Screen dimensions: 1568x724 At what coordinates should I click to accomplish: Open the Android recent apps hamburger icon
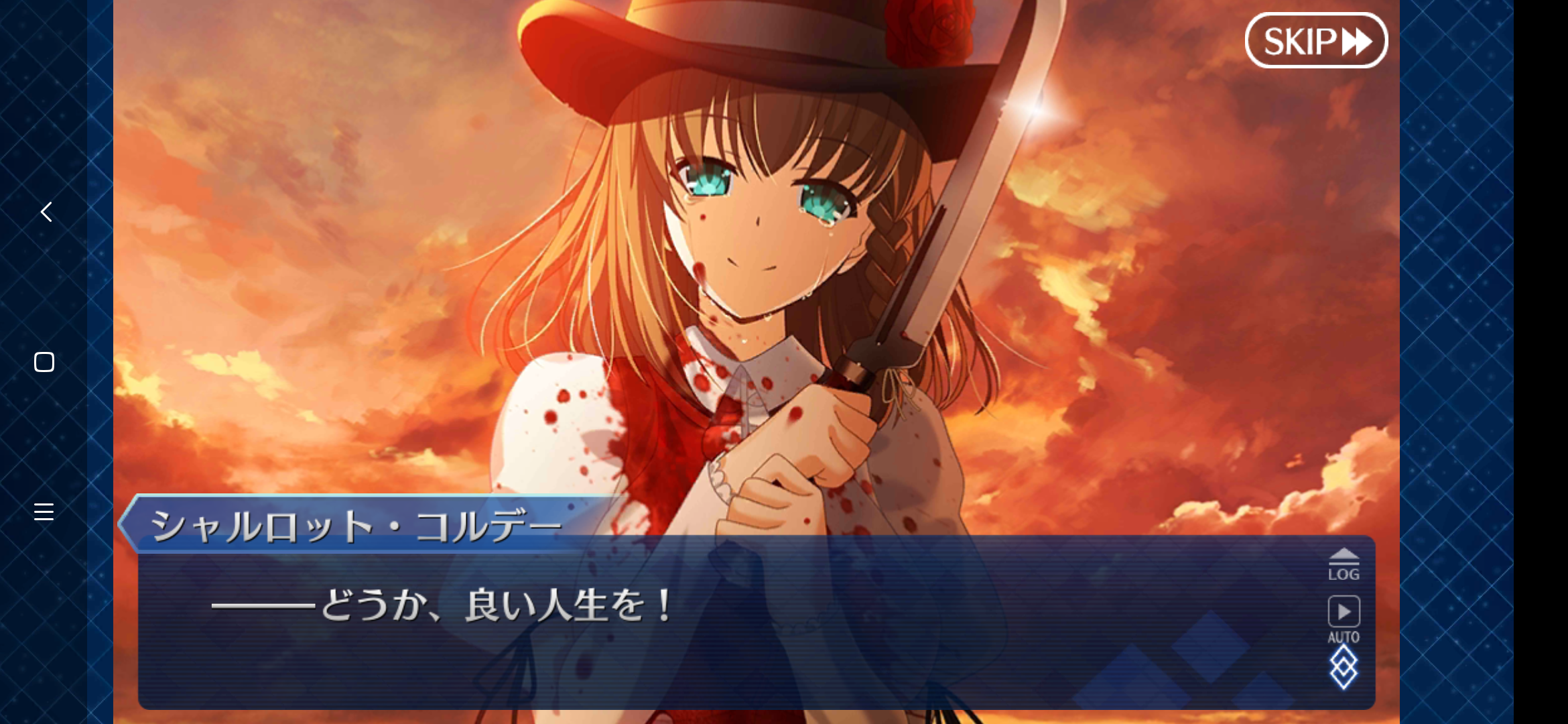point(44,511)
